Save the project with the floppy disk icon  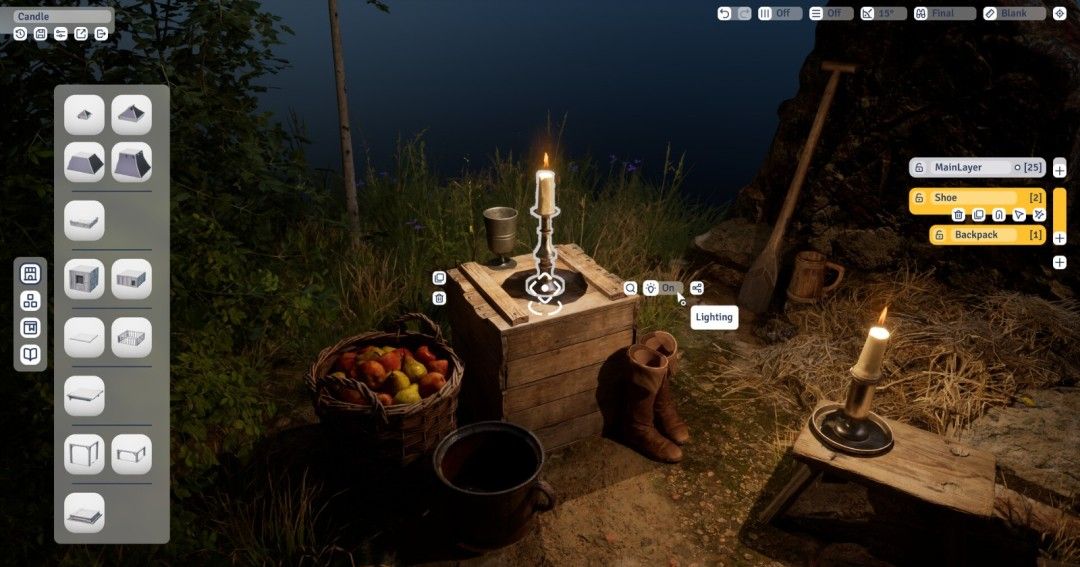click(40, 34)
